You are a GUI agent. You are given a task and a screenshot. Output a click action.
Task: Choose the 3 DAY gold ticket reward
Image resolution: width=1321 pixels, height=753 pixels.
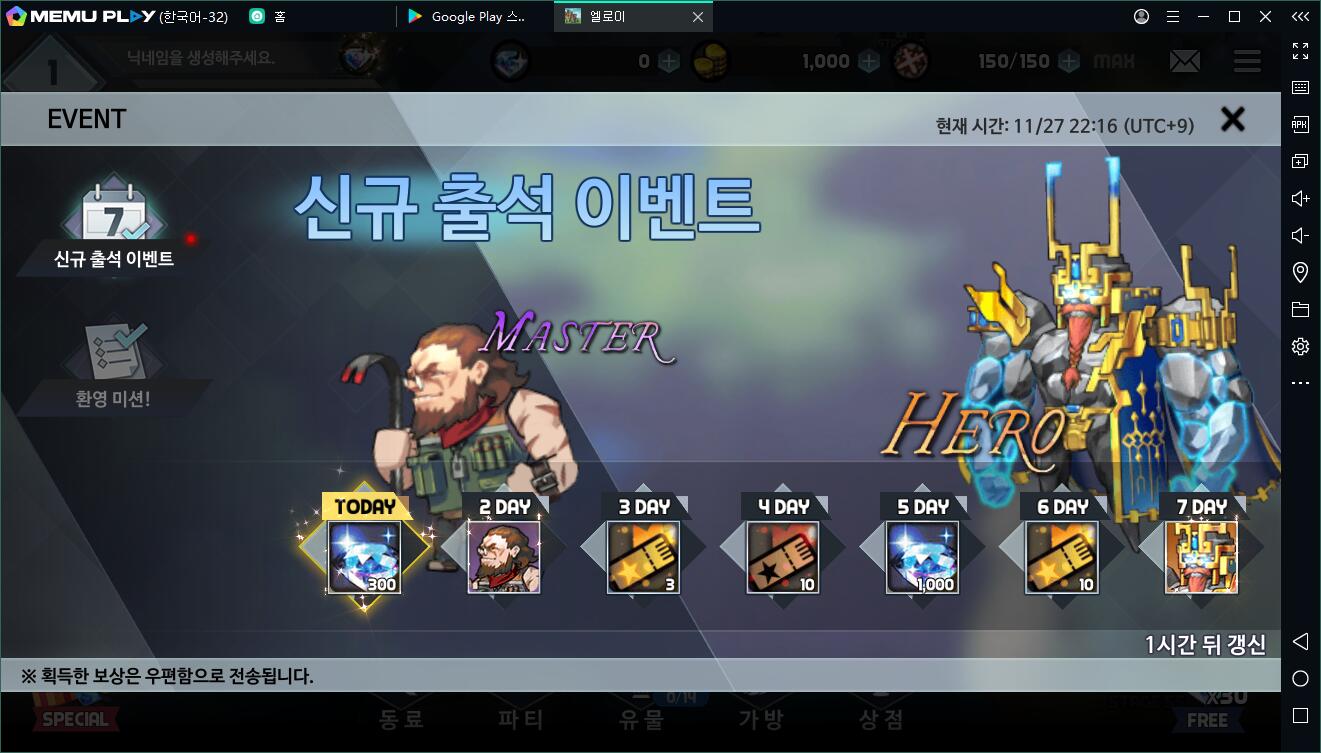644,556
